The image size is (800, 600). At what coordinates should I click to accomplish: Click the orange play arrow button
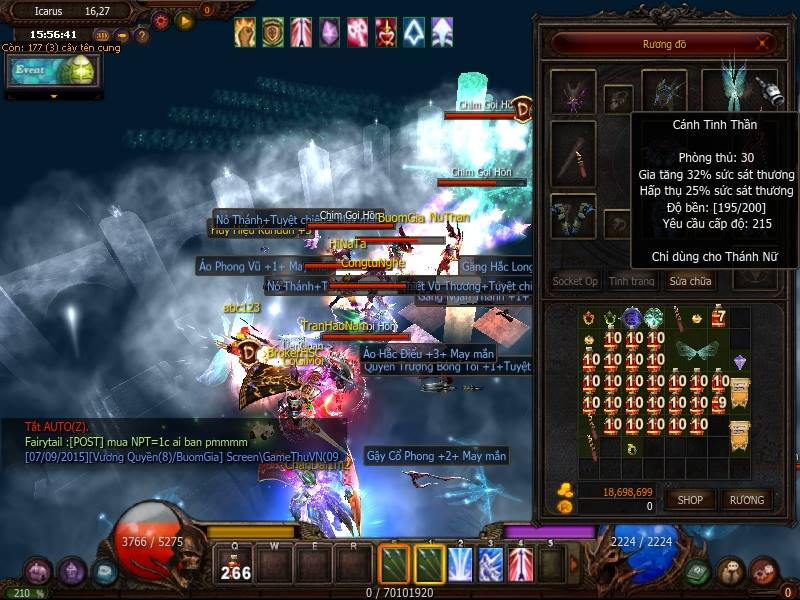click(185, 20)
